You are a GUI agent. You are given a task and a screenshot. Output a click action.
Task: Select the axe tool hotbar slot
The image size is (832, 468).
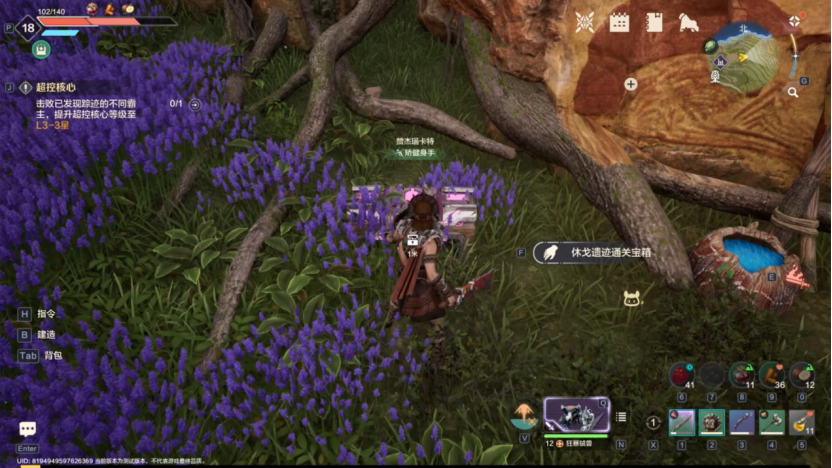(x=771, y=422)
